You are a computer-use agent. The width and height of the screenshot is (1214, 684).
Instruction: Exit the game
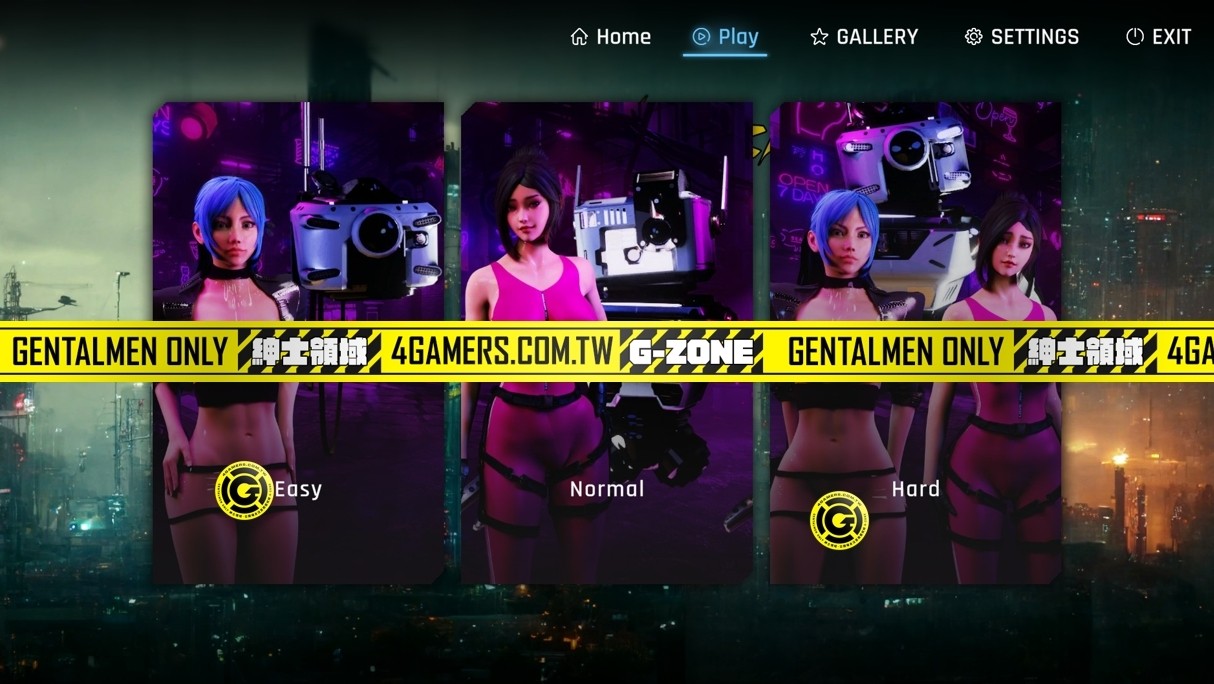point(1158,37)
